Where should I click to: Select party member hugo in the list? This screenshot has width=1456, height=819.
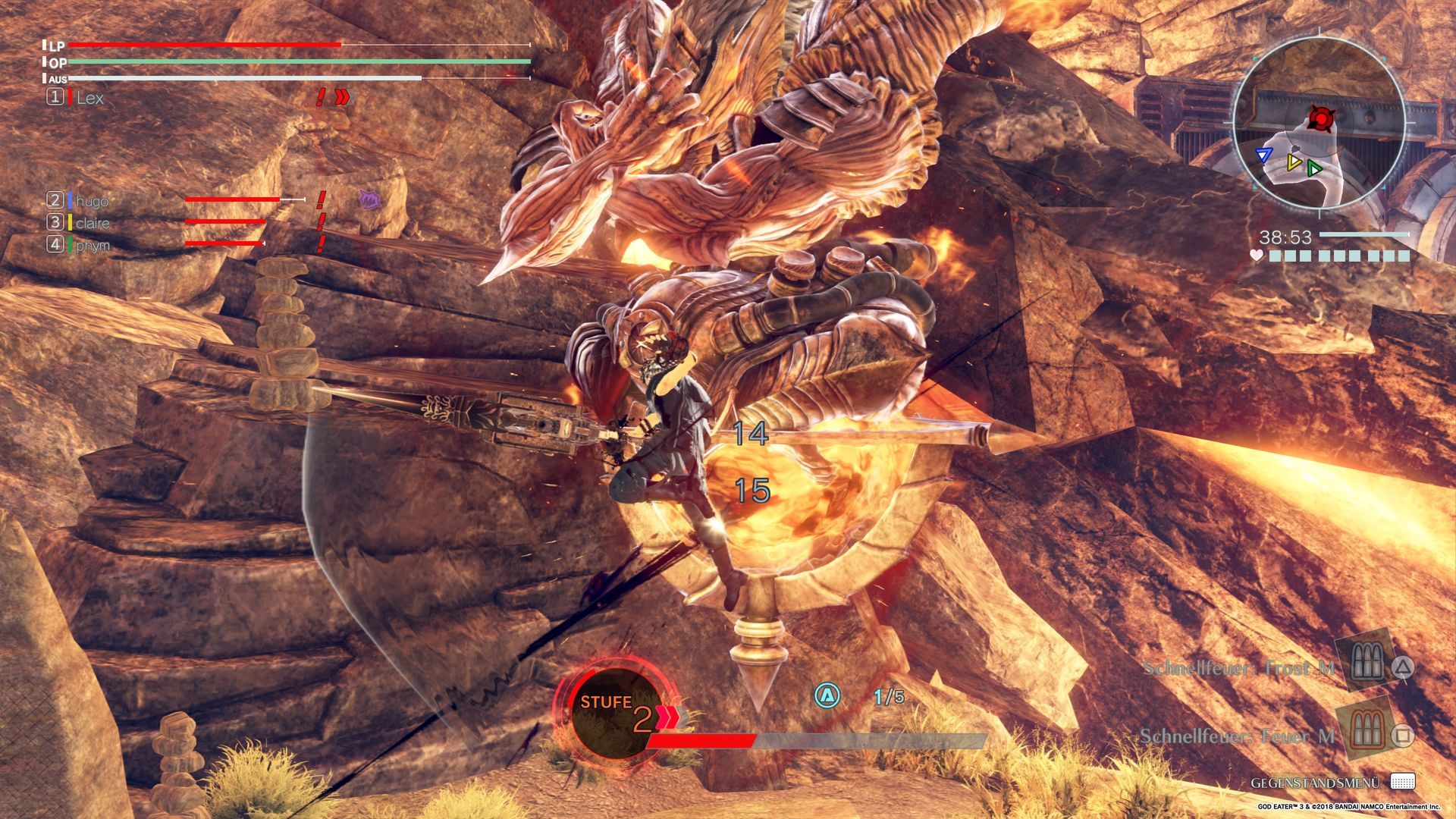coord(92,201)
